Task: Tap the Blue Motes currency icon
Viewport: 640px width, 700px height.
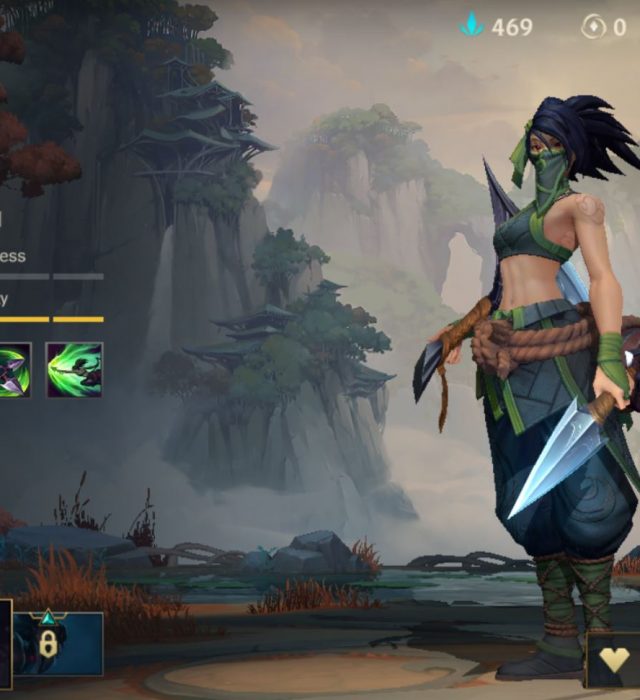Action: (471, 26)
